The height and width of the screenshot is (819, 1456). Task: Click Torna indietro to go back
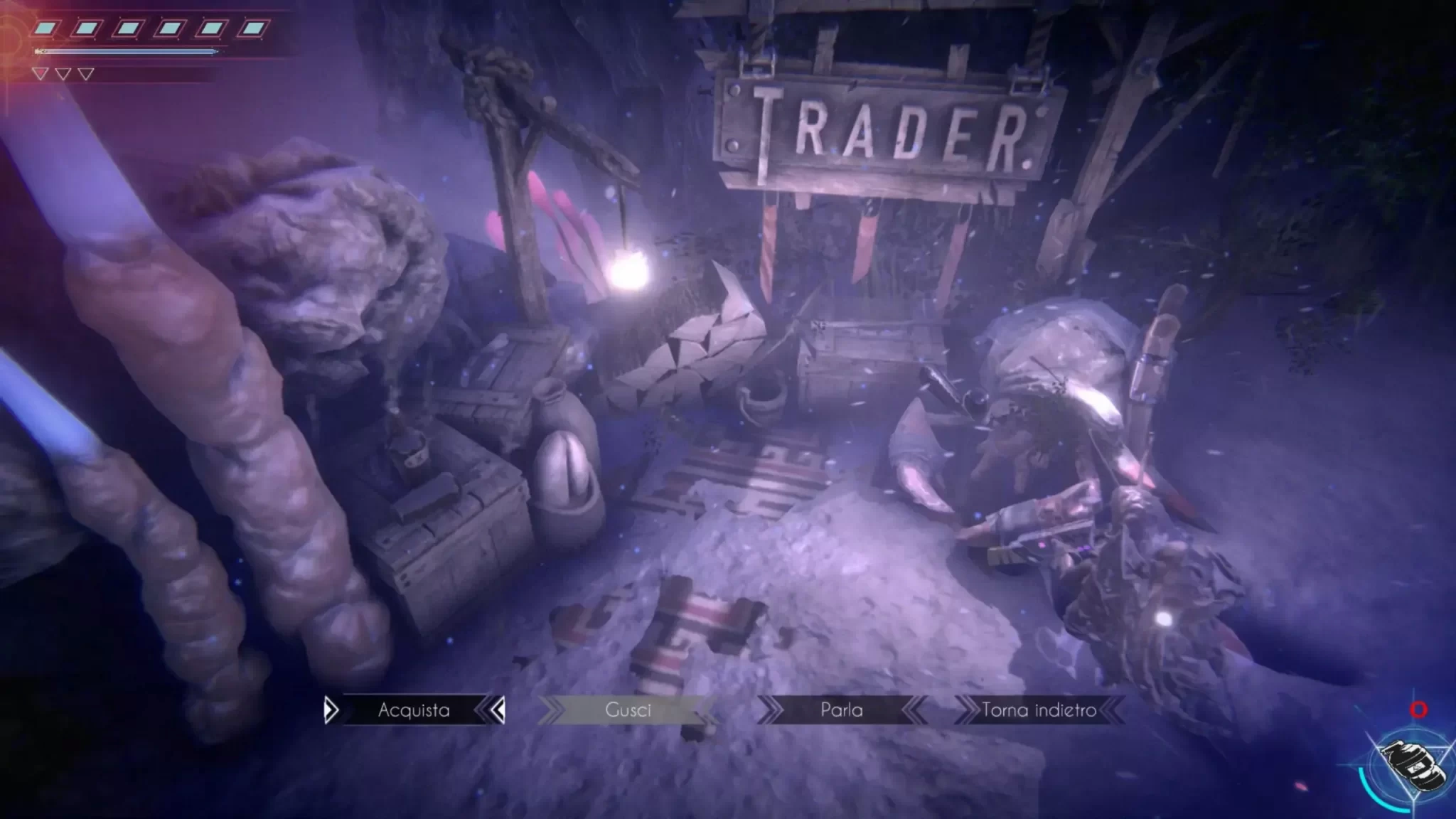click(x=1039, y=710)
